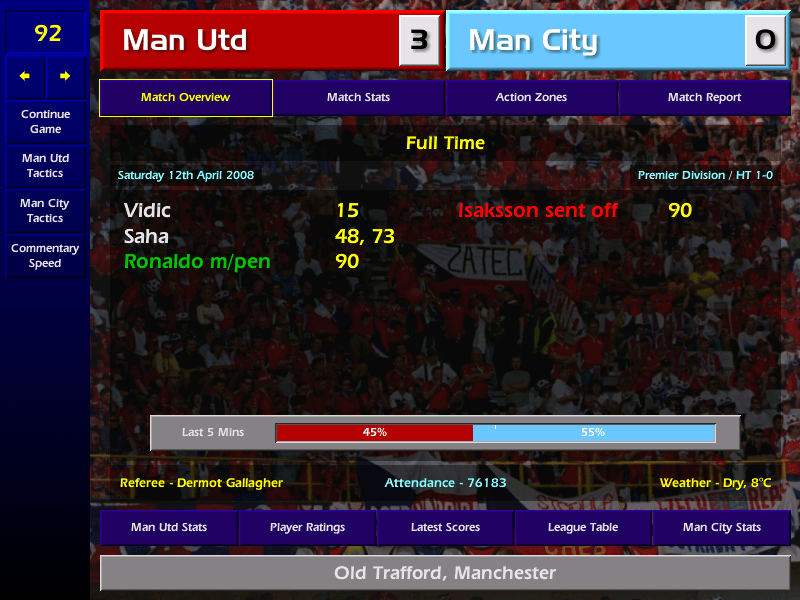Click the Man Utd team name header

[250, 41]
